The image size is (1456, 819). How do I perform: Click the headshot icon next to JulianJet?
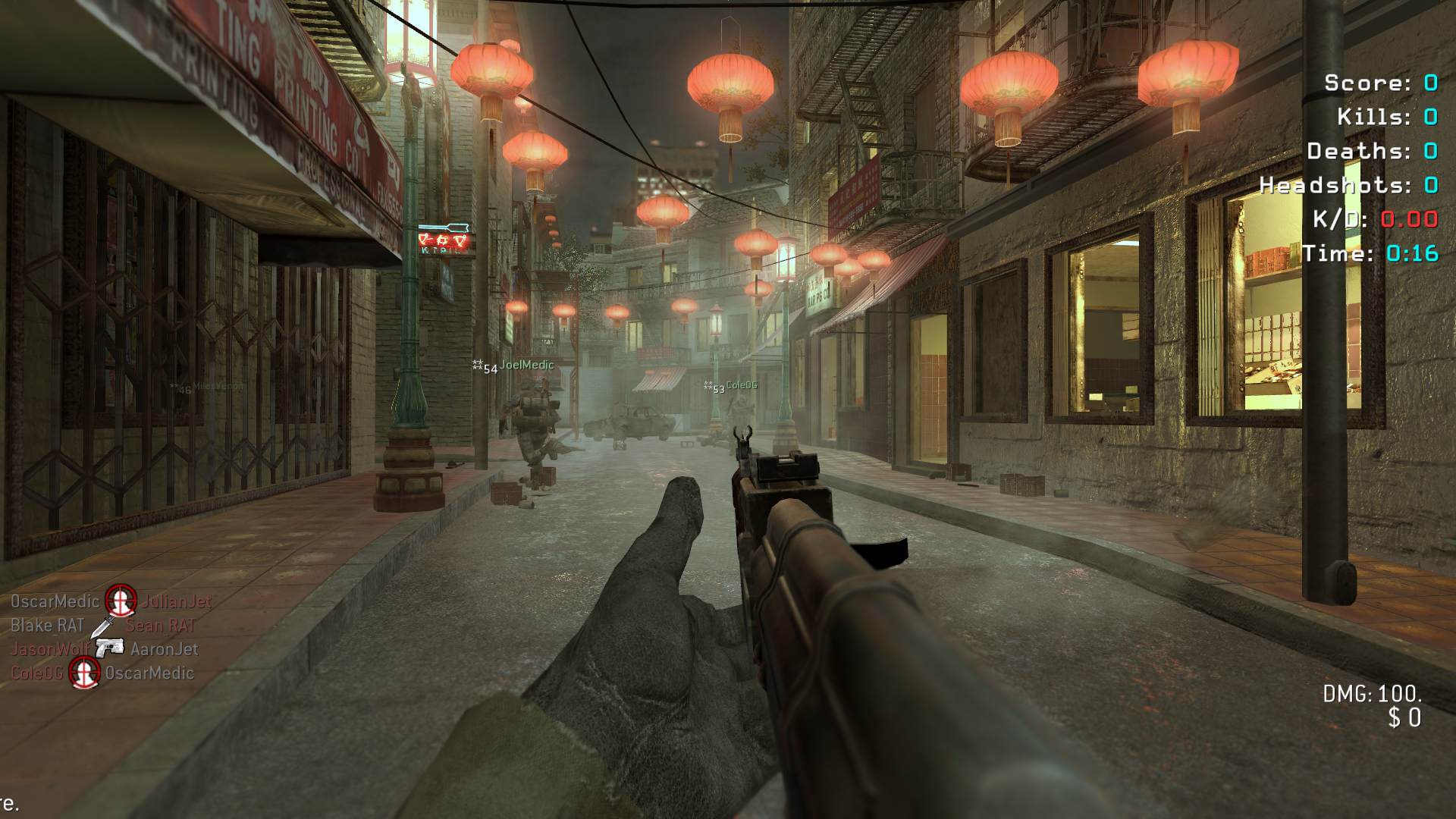pyautogui.click(x=120, y=601)
